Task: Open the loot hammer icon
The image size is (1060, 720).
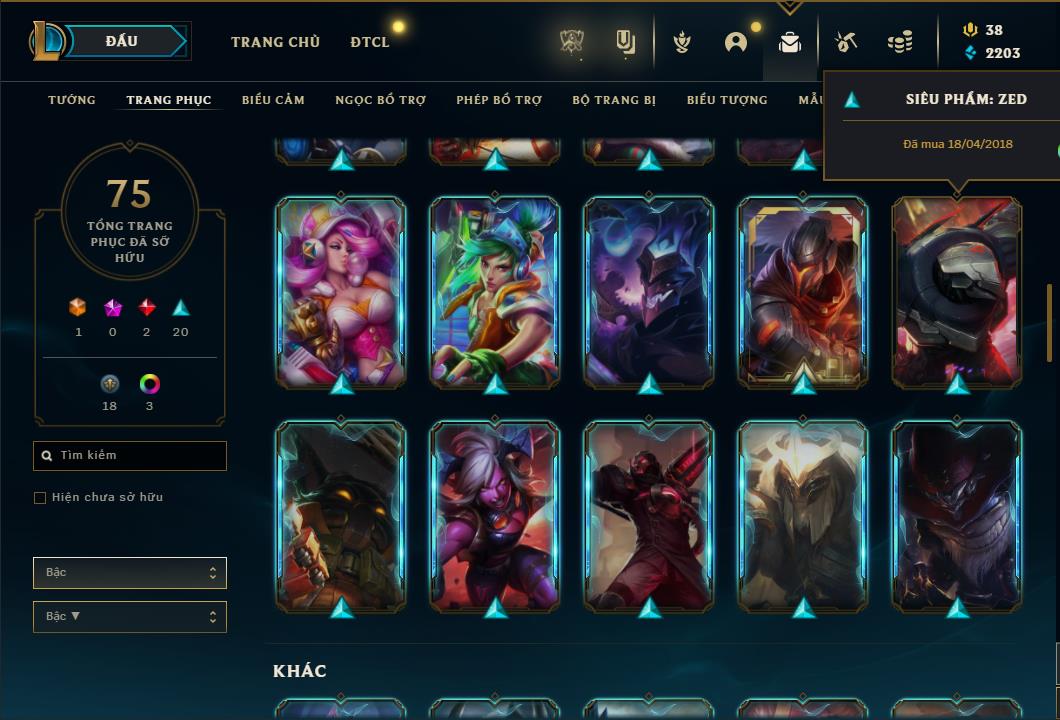Action: click(845, 42)
